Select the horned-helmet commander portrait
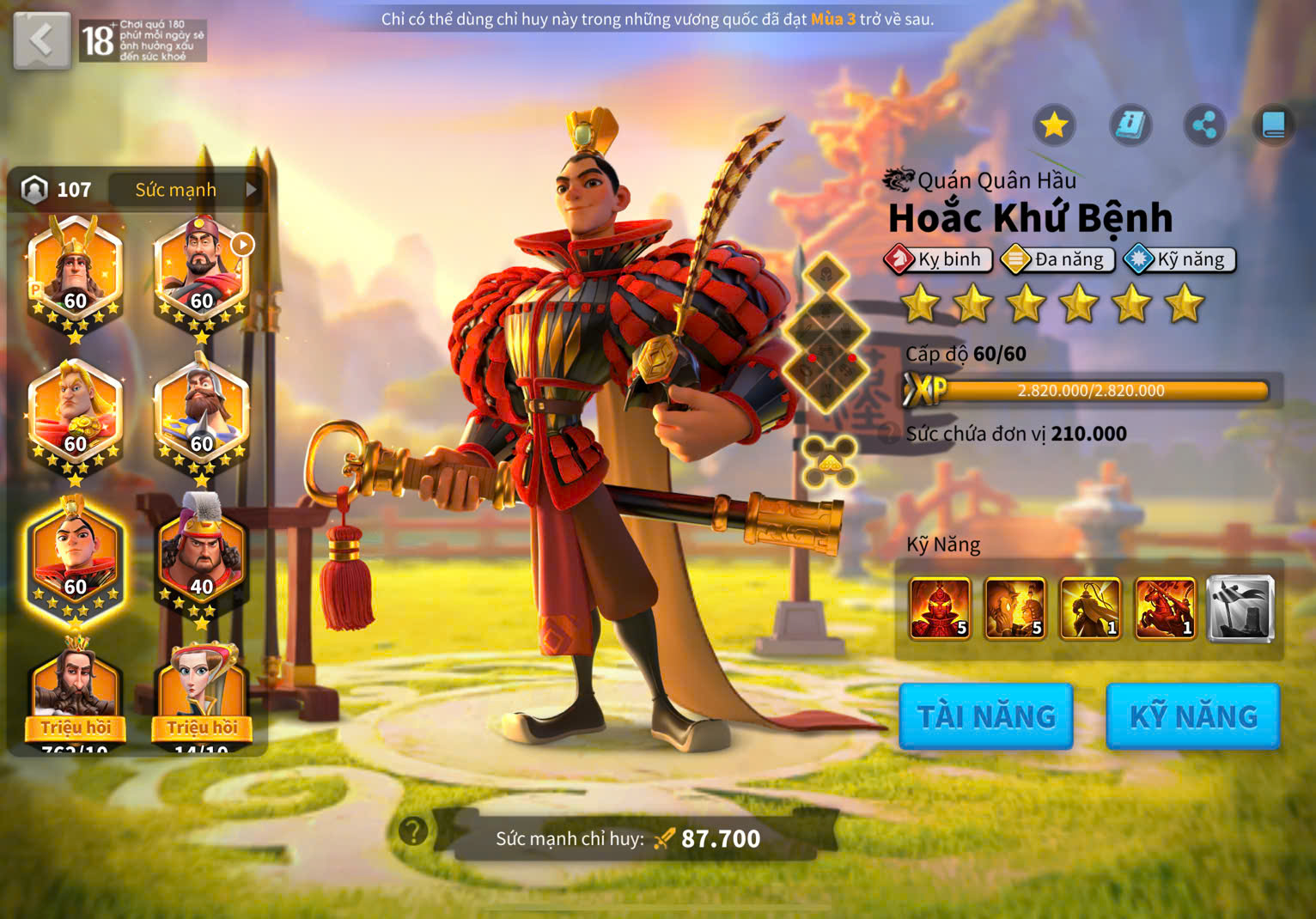 click(x=76, y=275)
